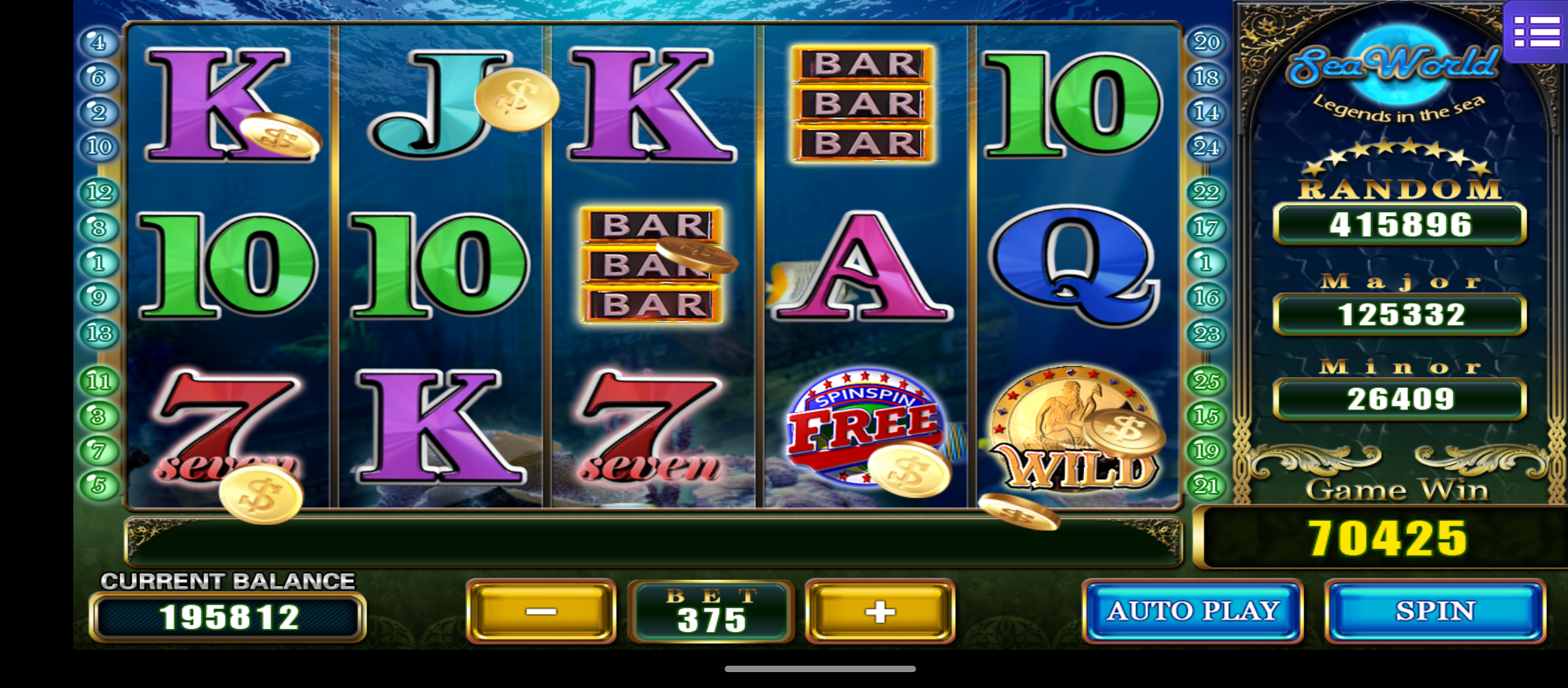The image size is (1568, 688).
Task: Select payline number 4 marker
Action: pos(98,43)
